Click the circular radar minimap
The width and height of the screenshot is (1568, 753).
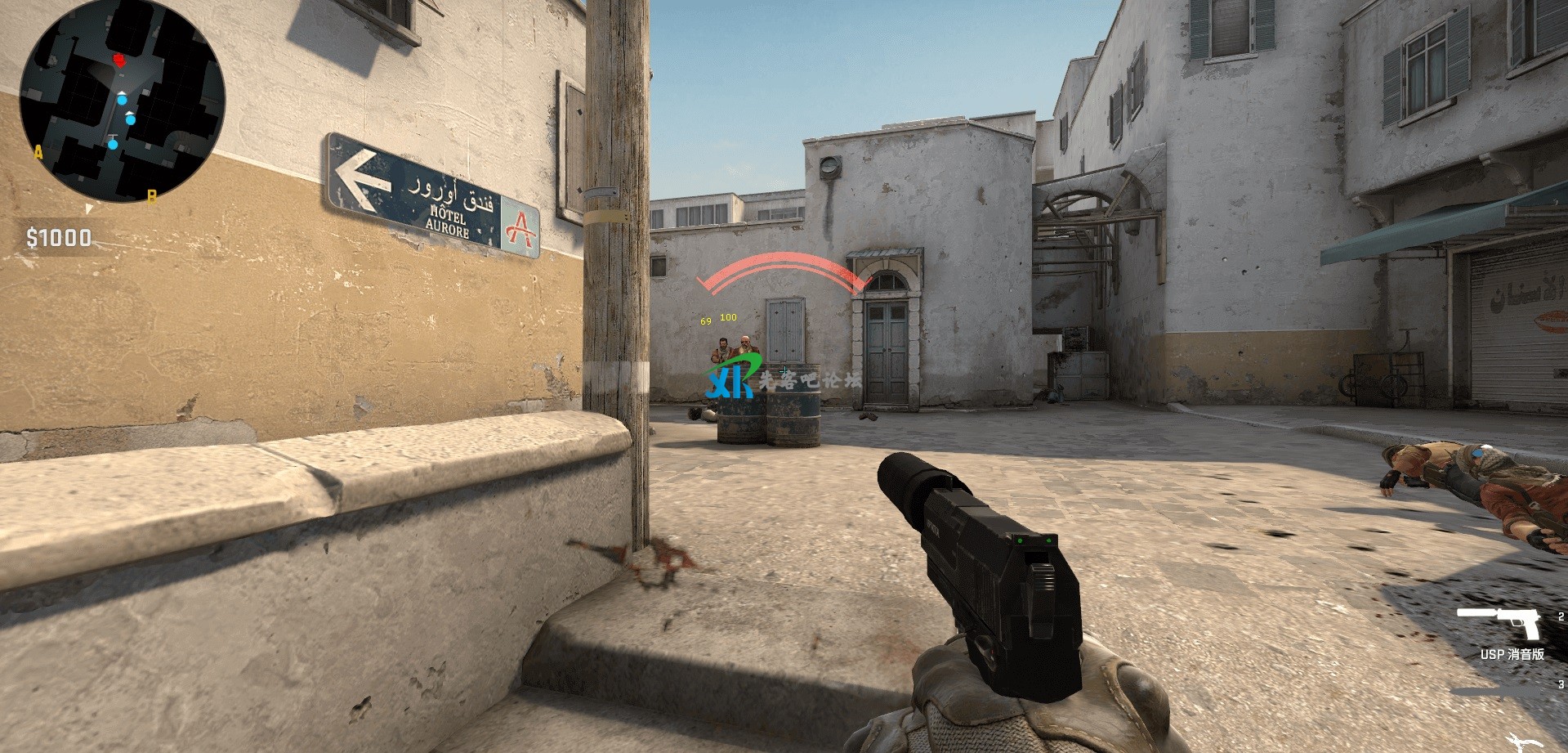123,101
